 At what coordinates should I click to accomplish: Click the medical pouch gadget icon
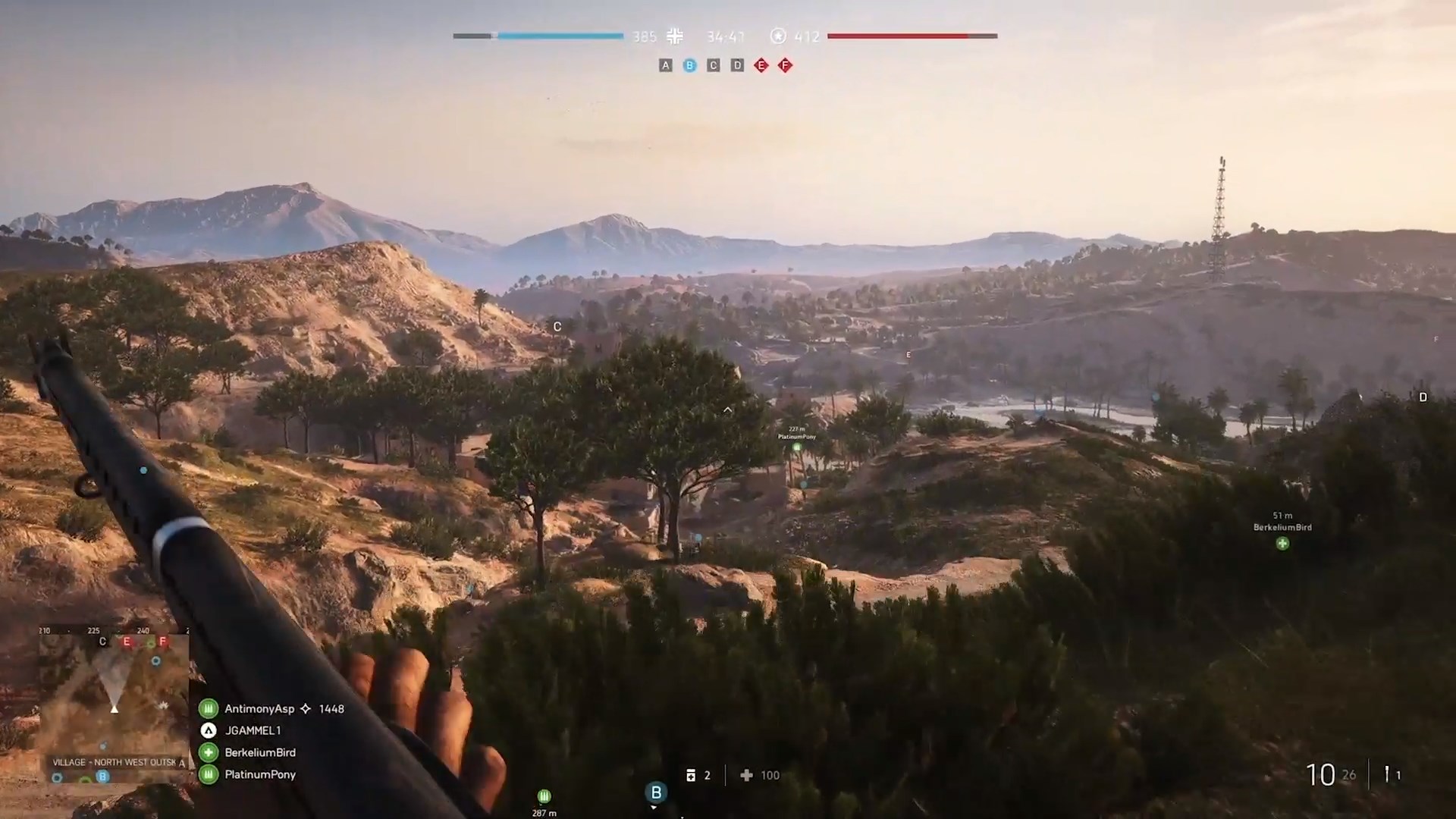tap(691, 775)
